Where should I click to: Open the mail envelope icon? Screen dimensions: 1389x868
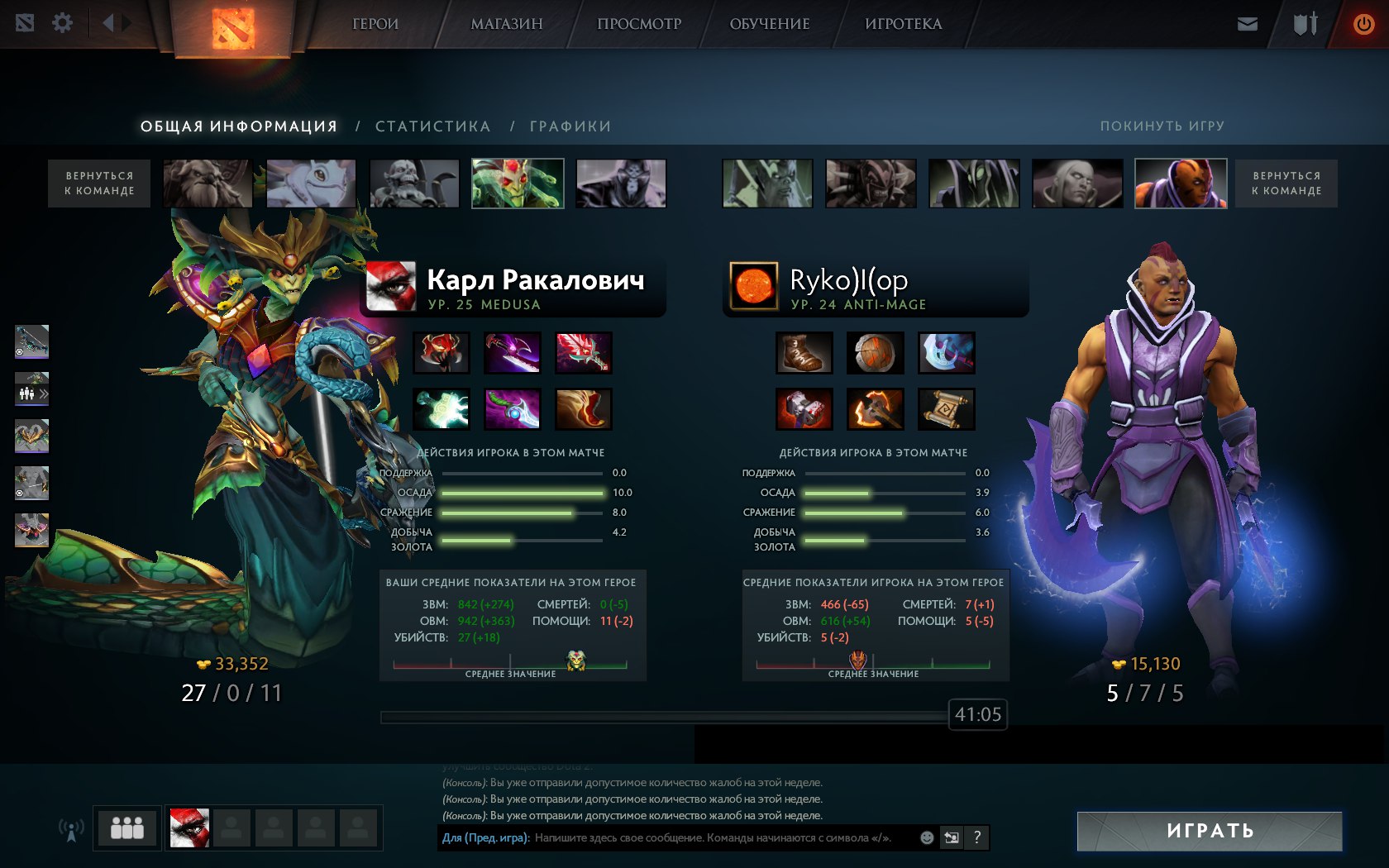click(x=1247, y=24)
